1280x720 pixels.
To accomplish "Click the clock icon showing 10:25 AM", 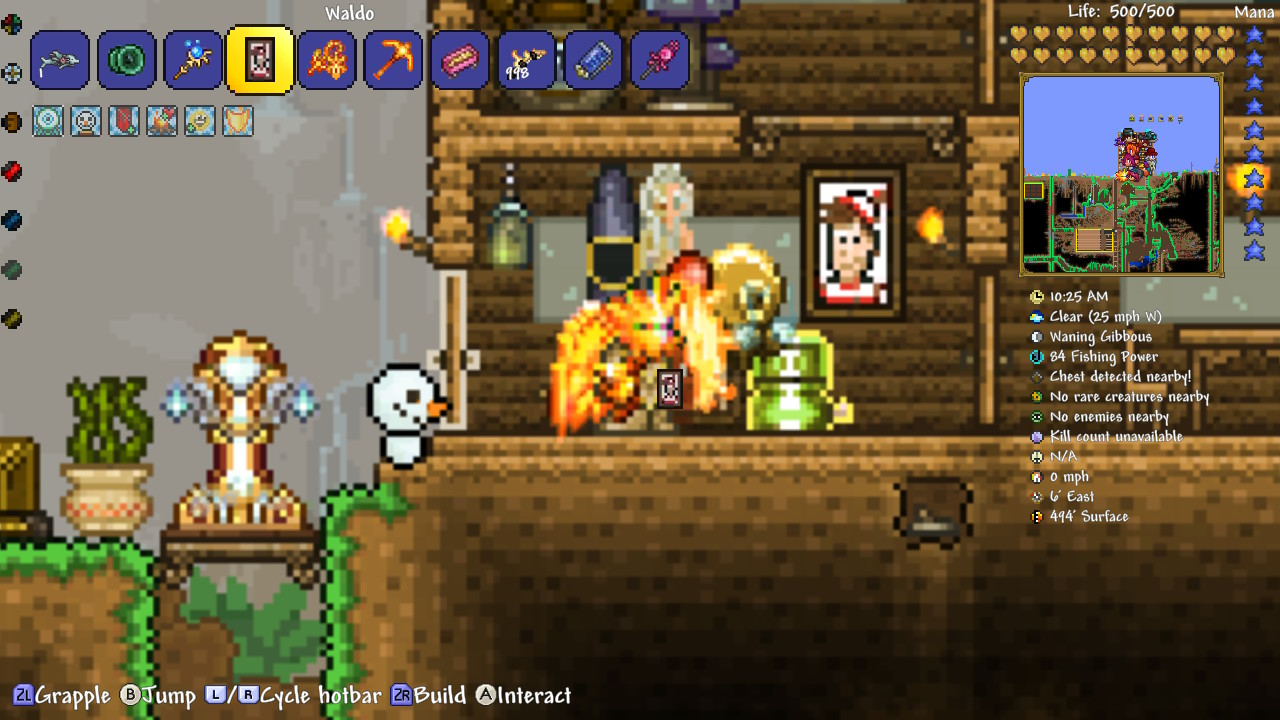I will click(1038, 296).
